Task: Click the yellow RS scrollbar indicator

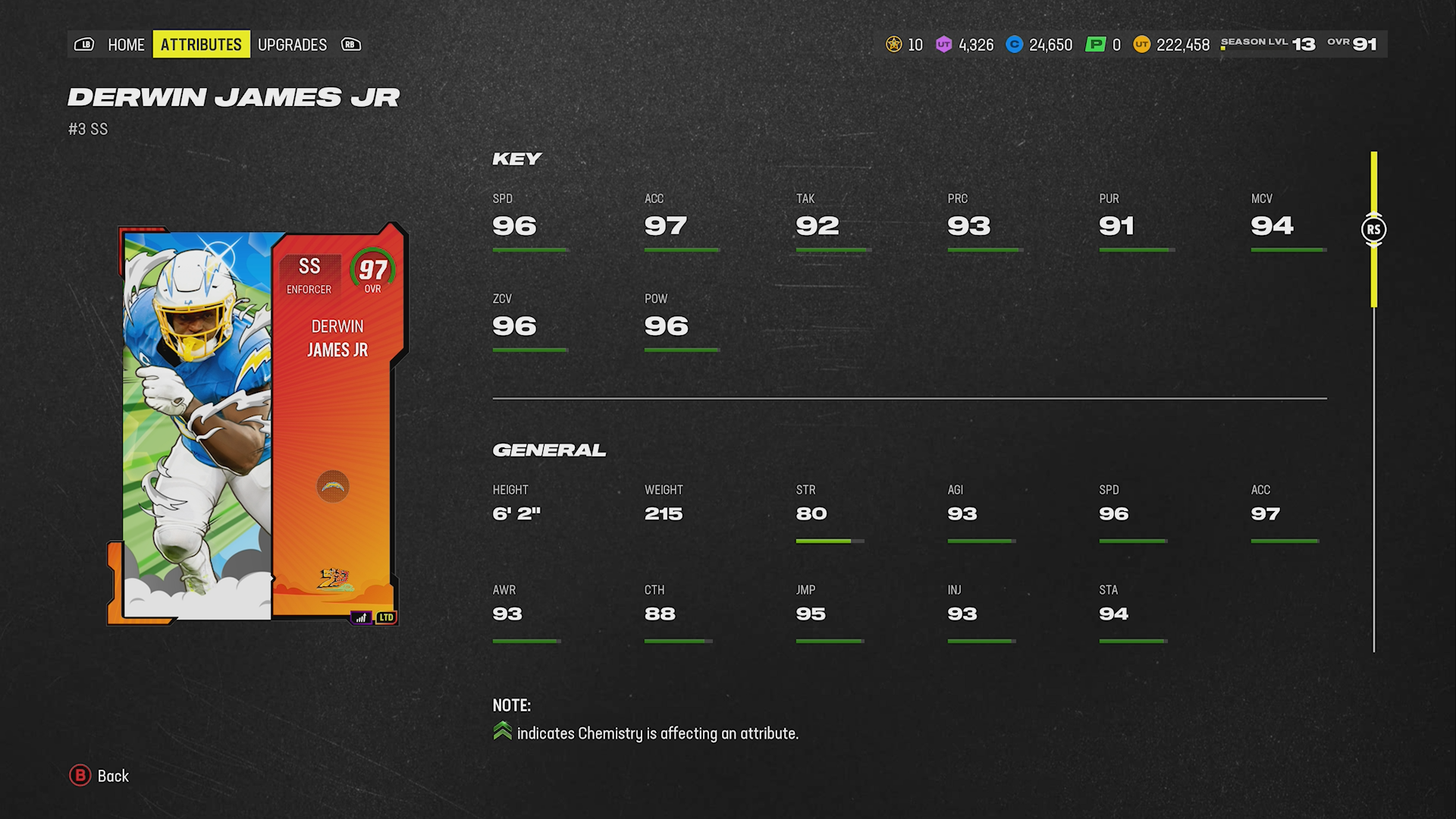Action: (x=1373, y=229)
